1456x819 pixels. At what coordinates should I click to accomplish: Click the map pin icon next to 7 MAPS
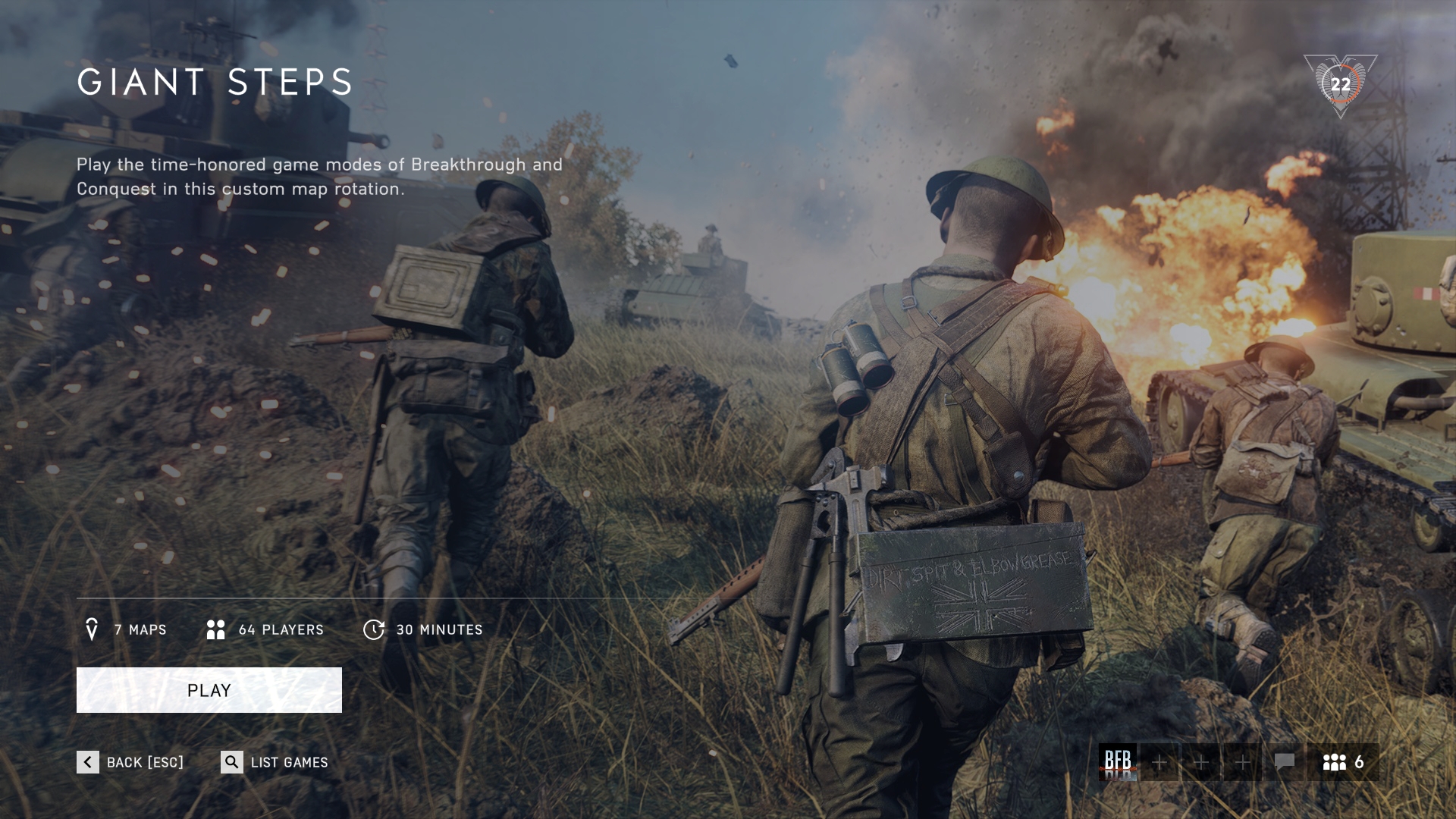(93, 629)
